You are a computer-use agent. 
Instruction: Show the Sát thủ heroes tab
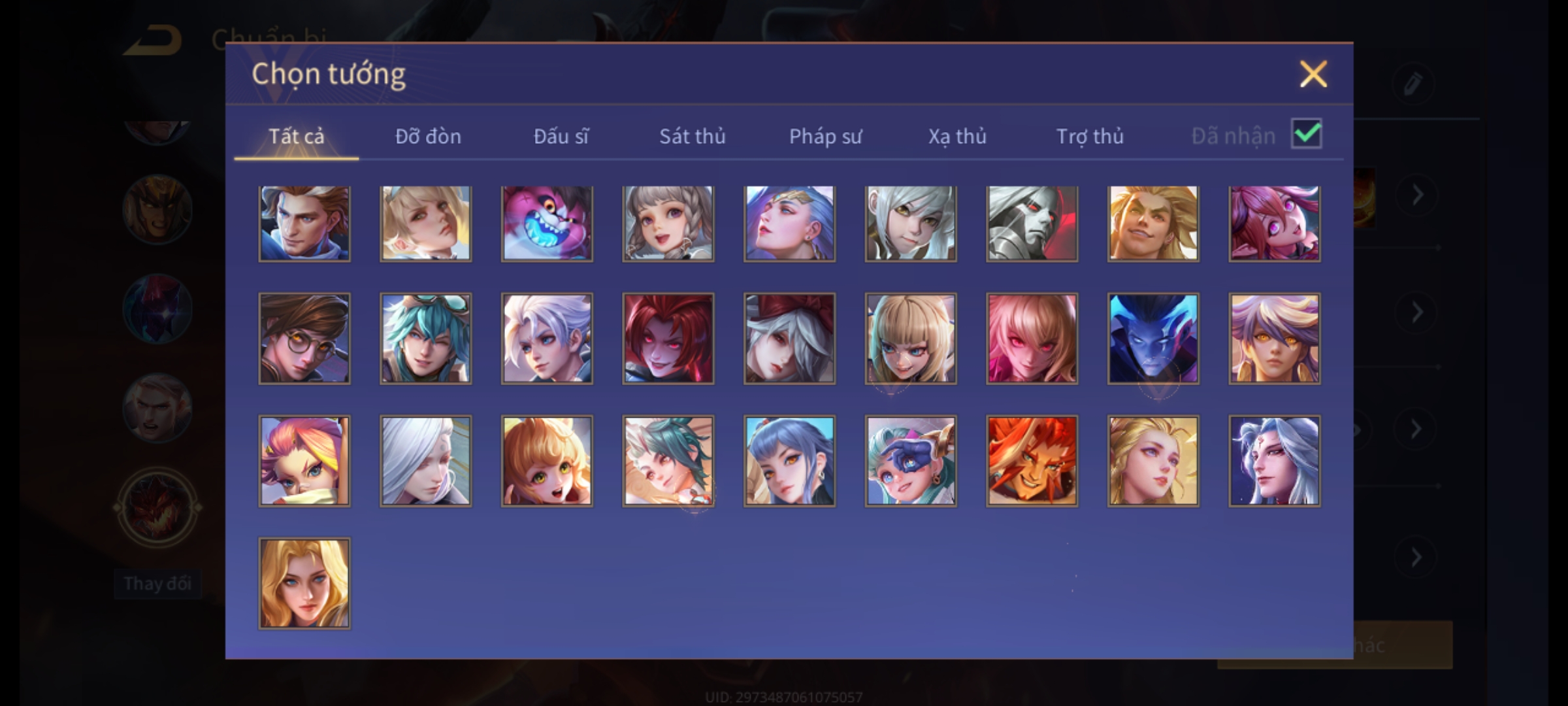(x=692, y=136)
